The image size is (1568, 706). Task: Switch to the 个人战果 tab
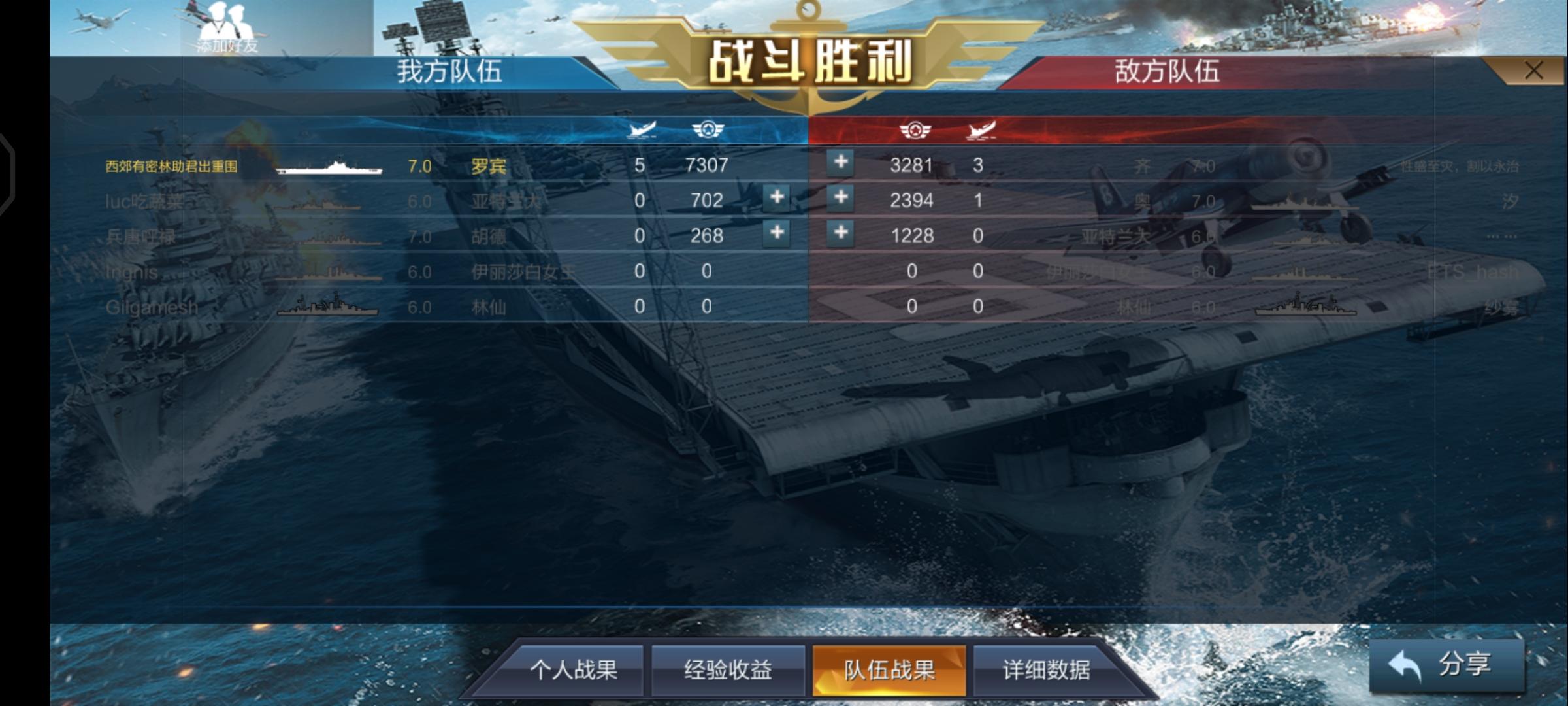[576, 669]
